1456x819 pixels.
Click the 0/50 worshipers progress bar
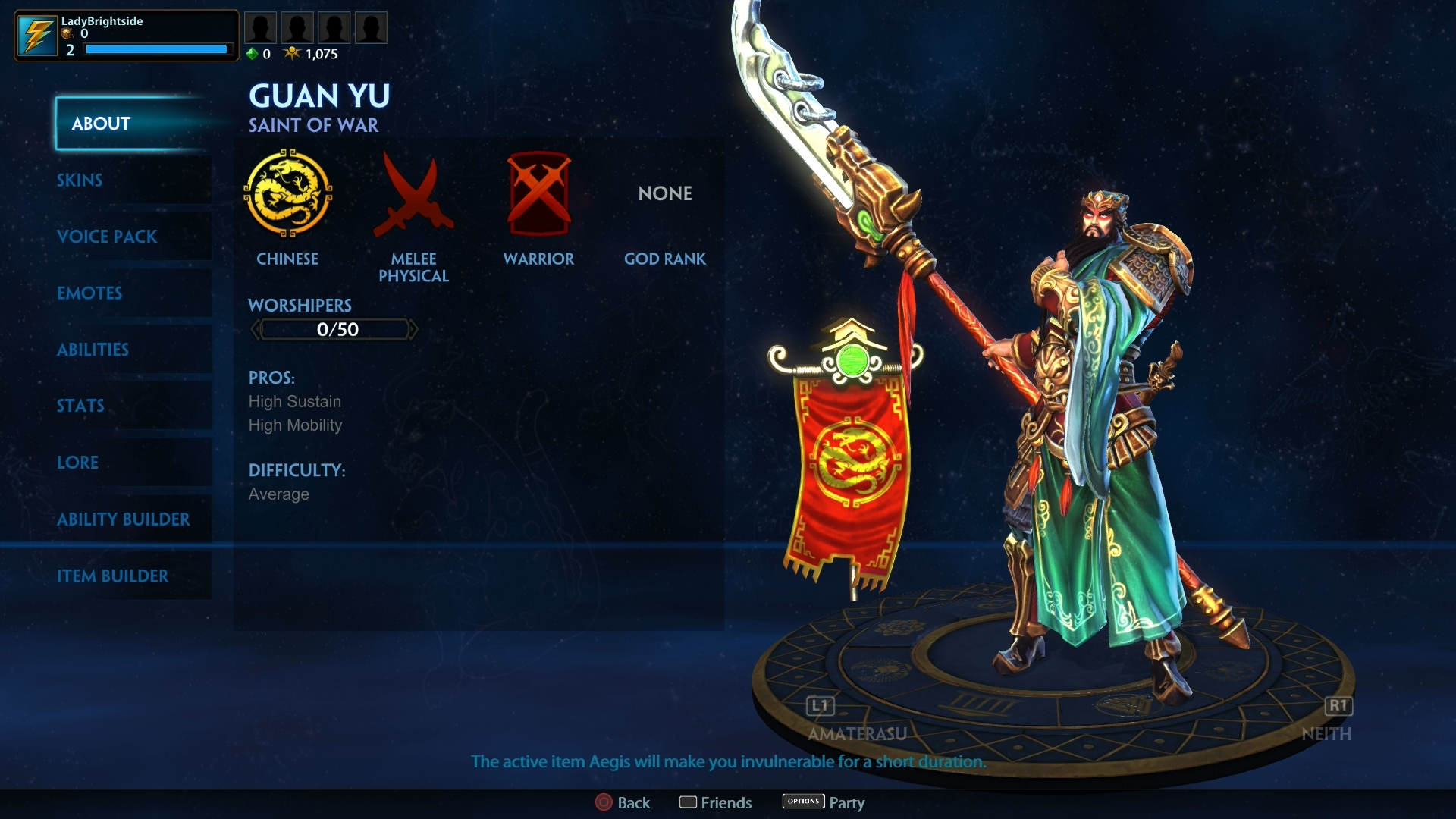[334, 329]
